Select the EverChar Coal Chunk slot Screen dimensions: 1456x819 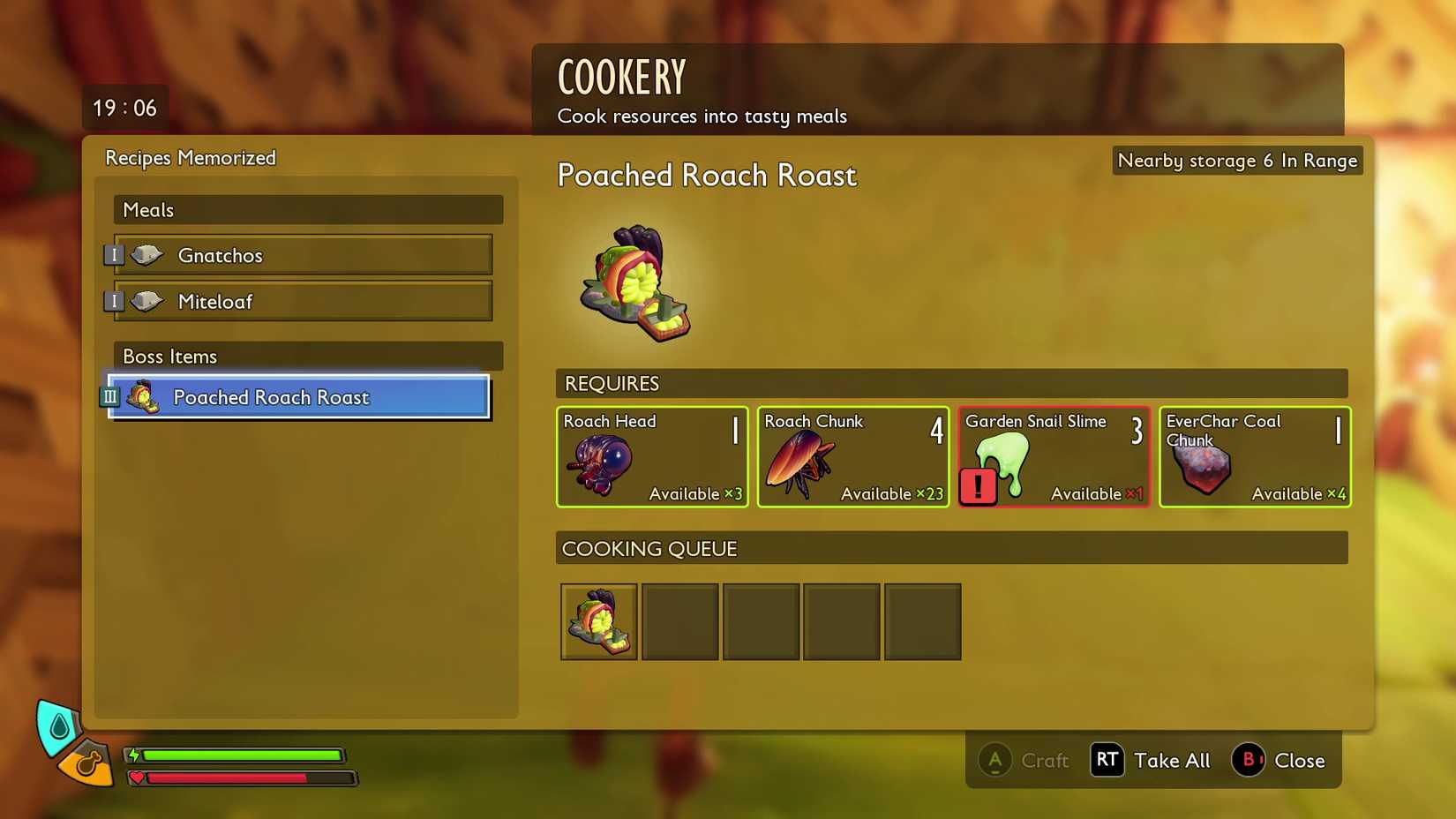pyautogui.click(x=1254, y=456)
